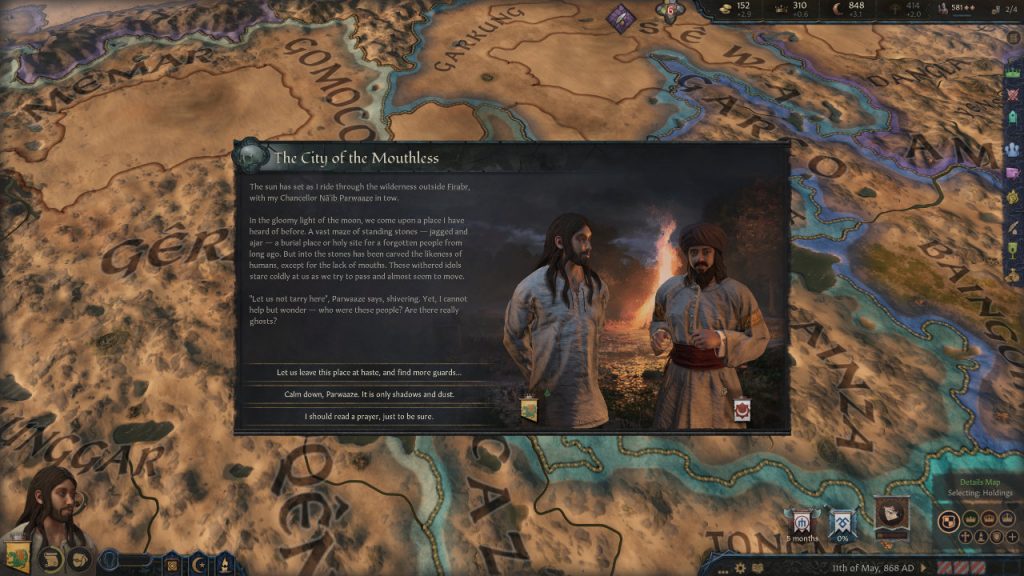Choose "Let us leave this place at haste" option
Screen dimensions: 1024x576
tap(369, 372)
